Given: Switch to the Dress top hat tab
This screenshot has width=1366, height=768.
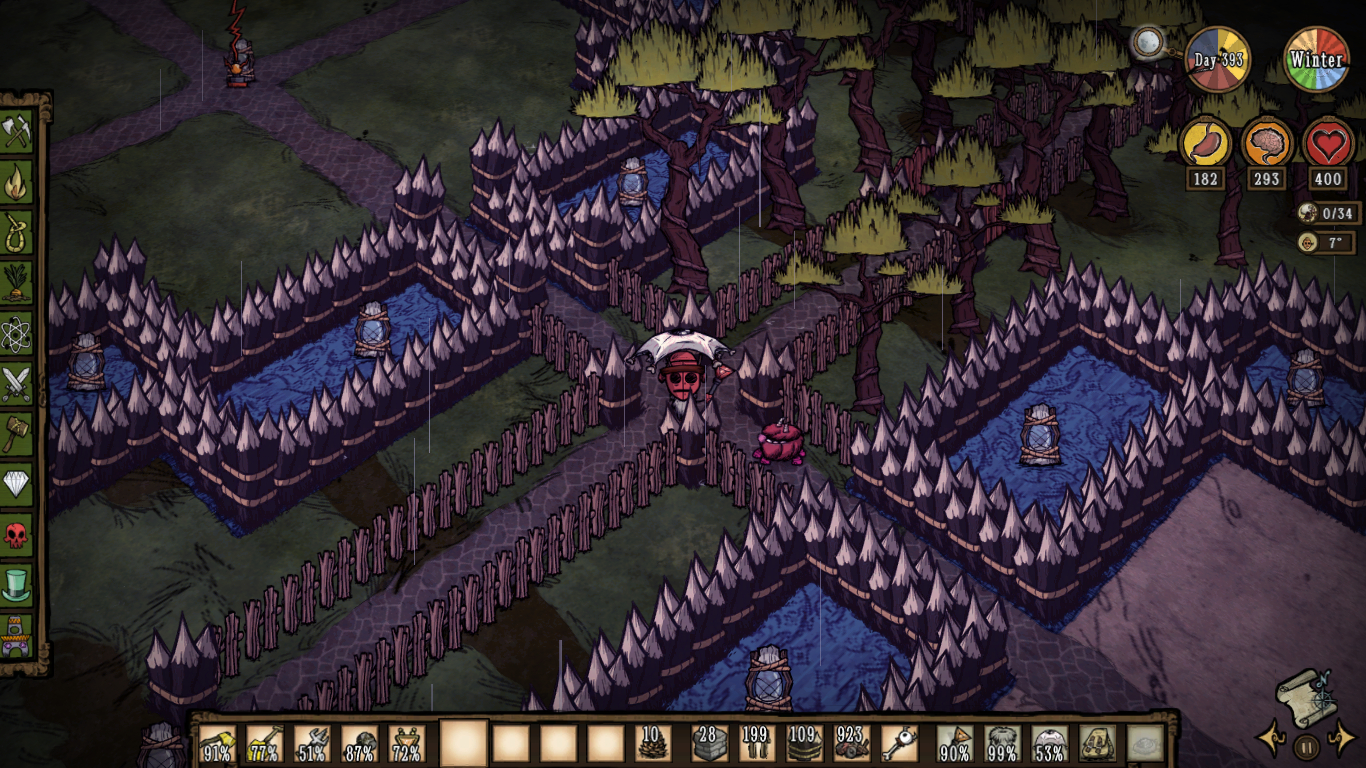Looking at the screenshot, I should tap(17, 585).
